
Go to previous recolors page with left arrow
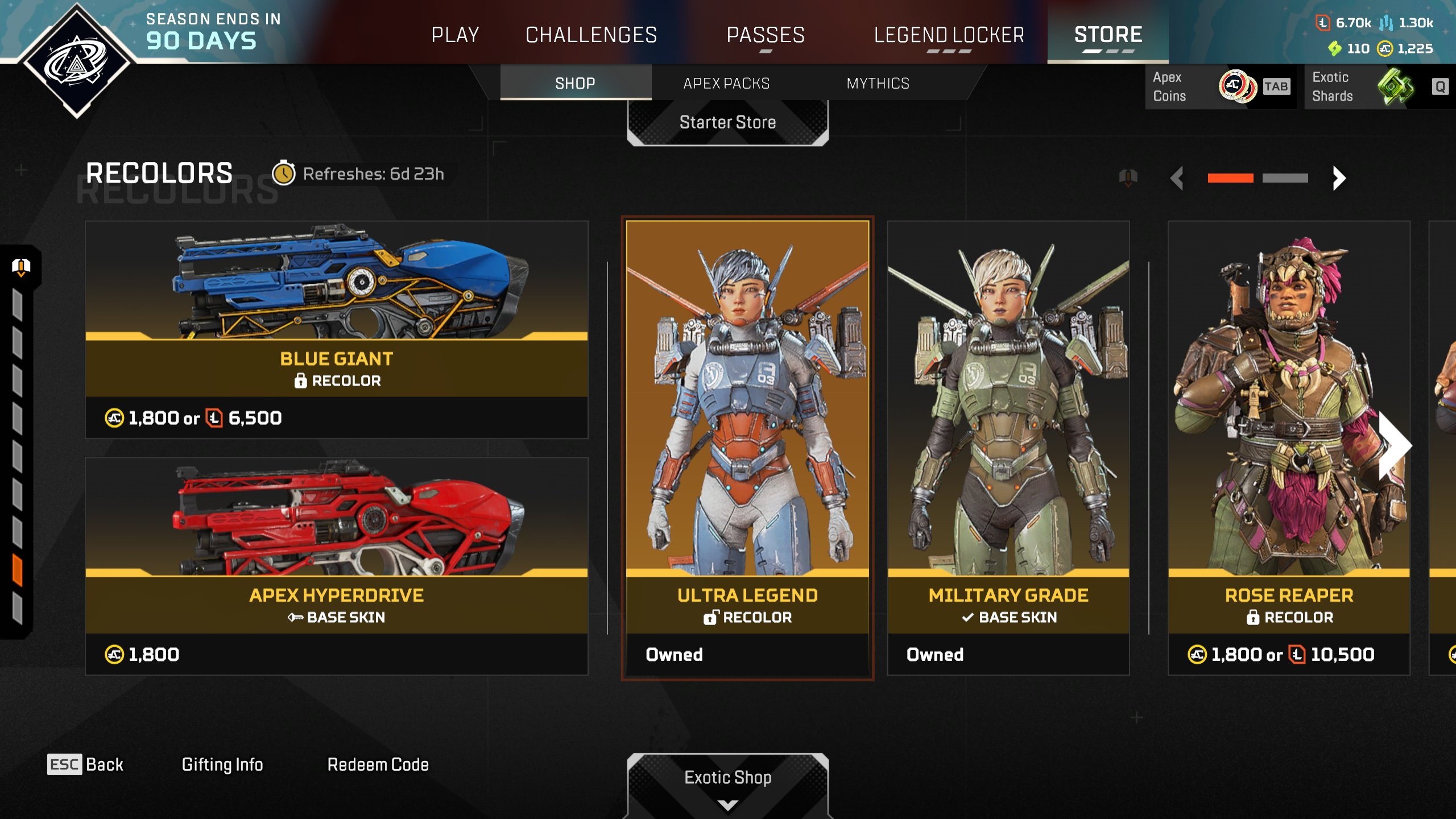click(x=1177, y=178)
